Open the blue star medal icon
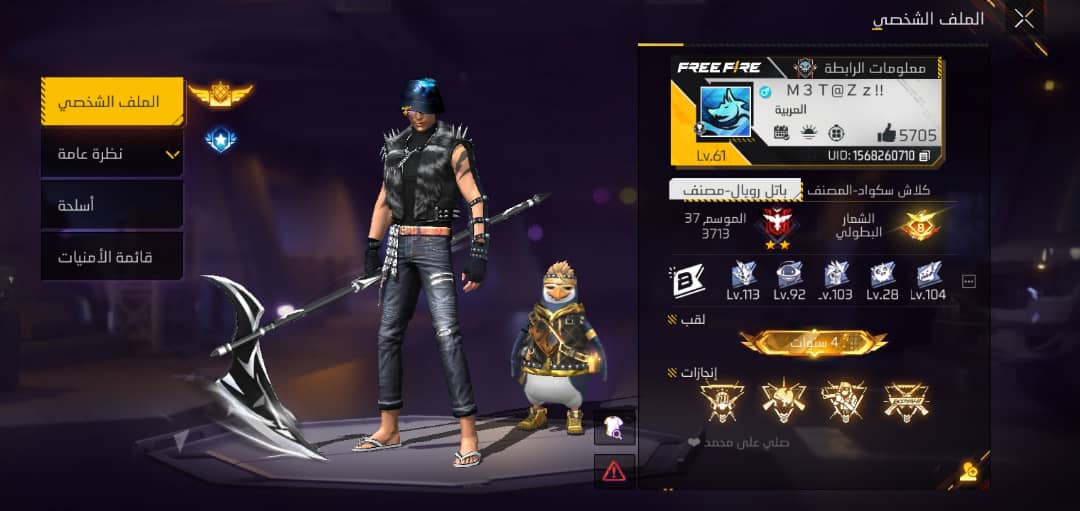The image size is (1080, 511). [220, 141]
